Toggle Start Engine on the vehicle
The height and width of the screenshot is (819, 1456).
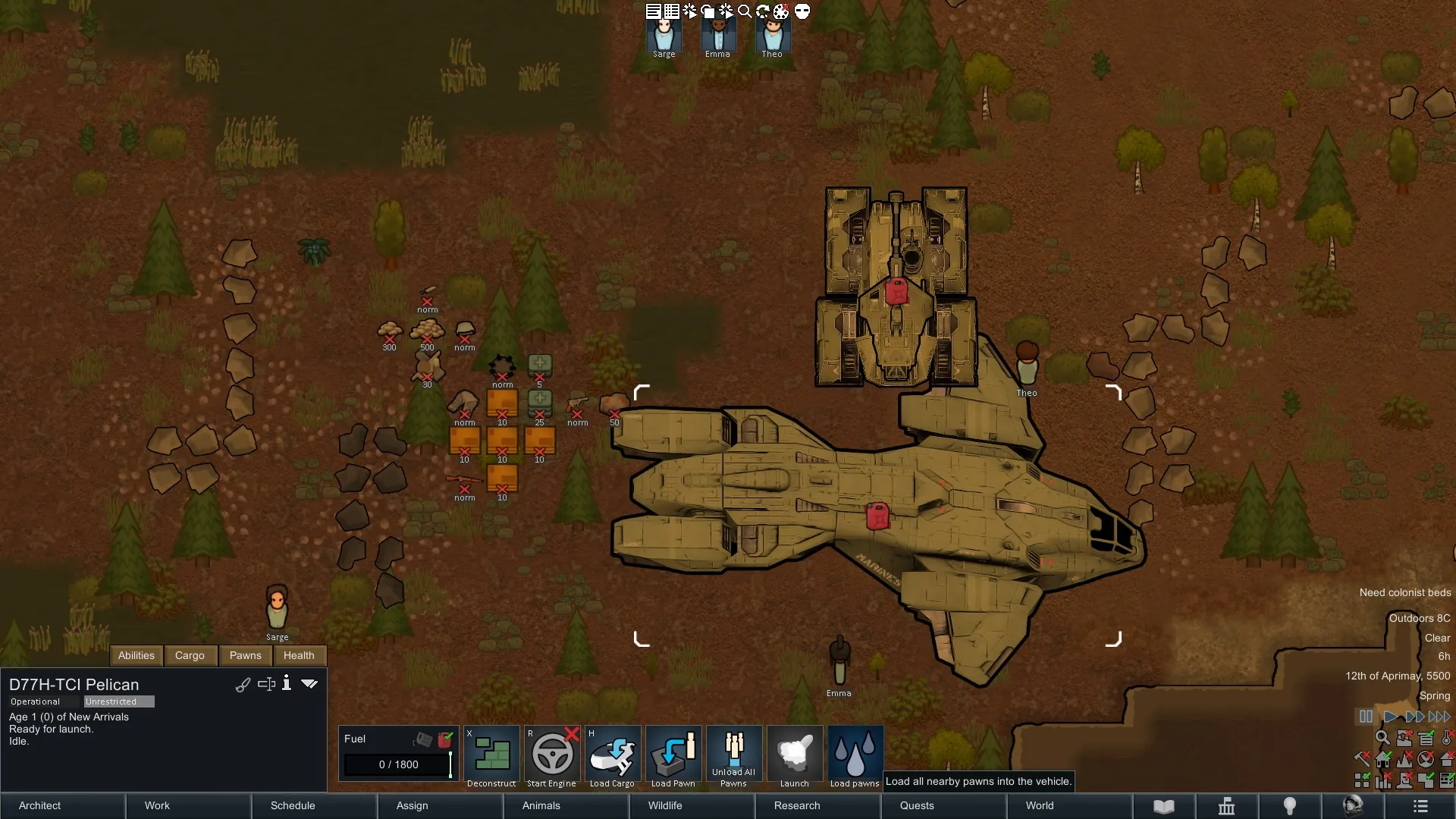[551, 755]
